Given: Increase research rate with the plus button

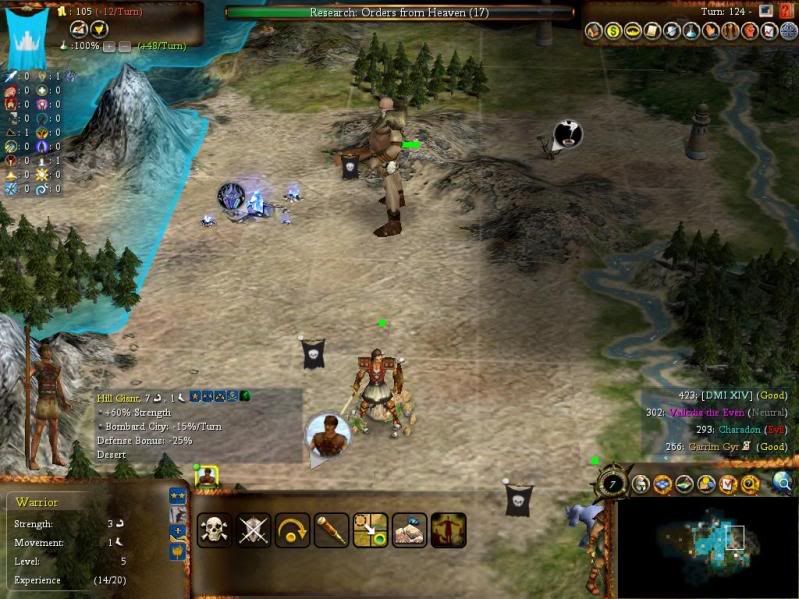Looking at the screenshot, I should pos(110,47).
